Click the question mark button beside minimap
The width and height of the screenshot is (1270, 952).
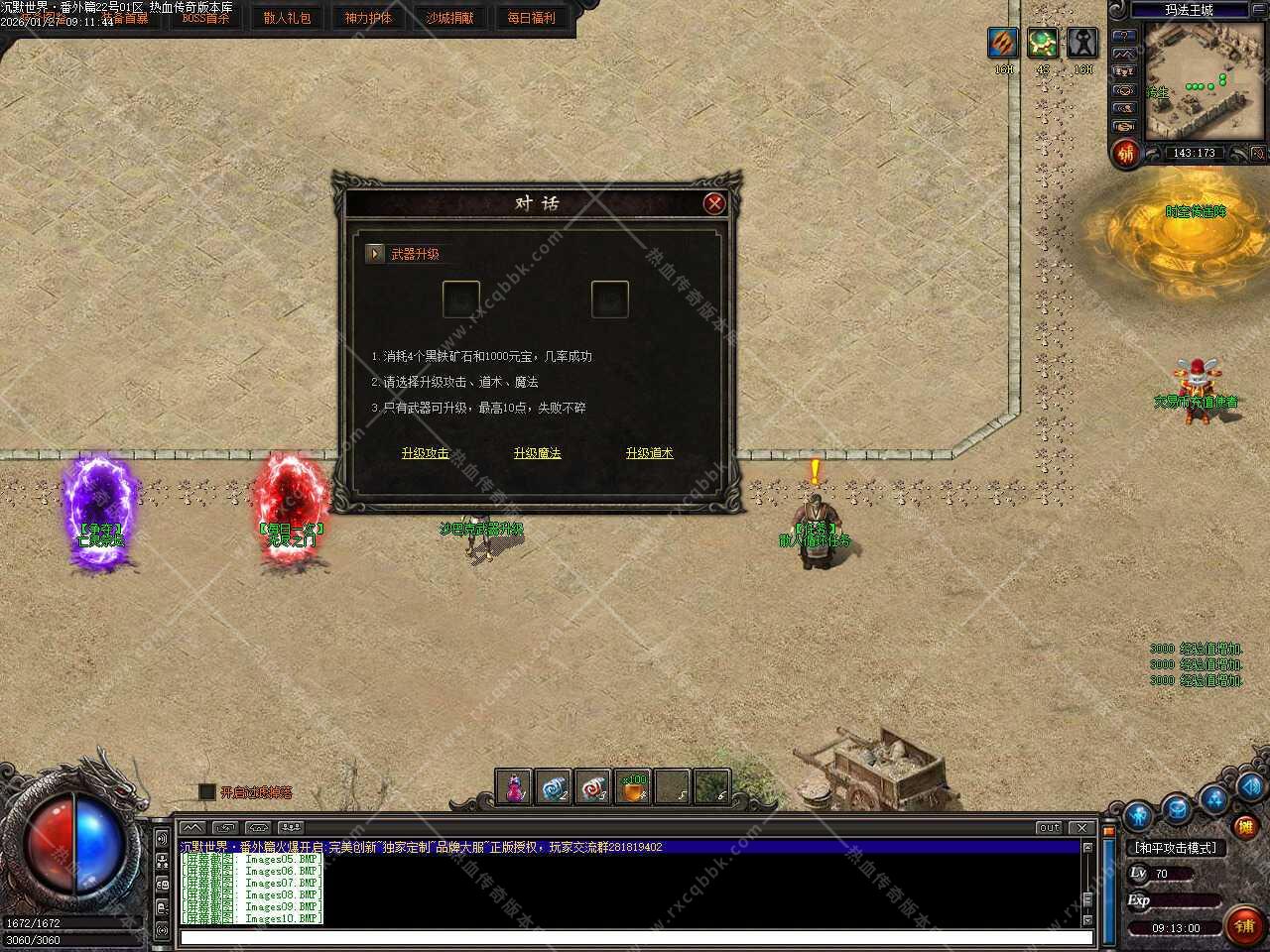pos(1124,34)
